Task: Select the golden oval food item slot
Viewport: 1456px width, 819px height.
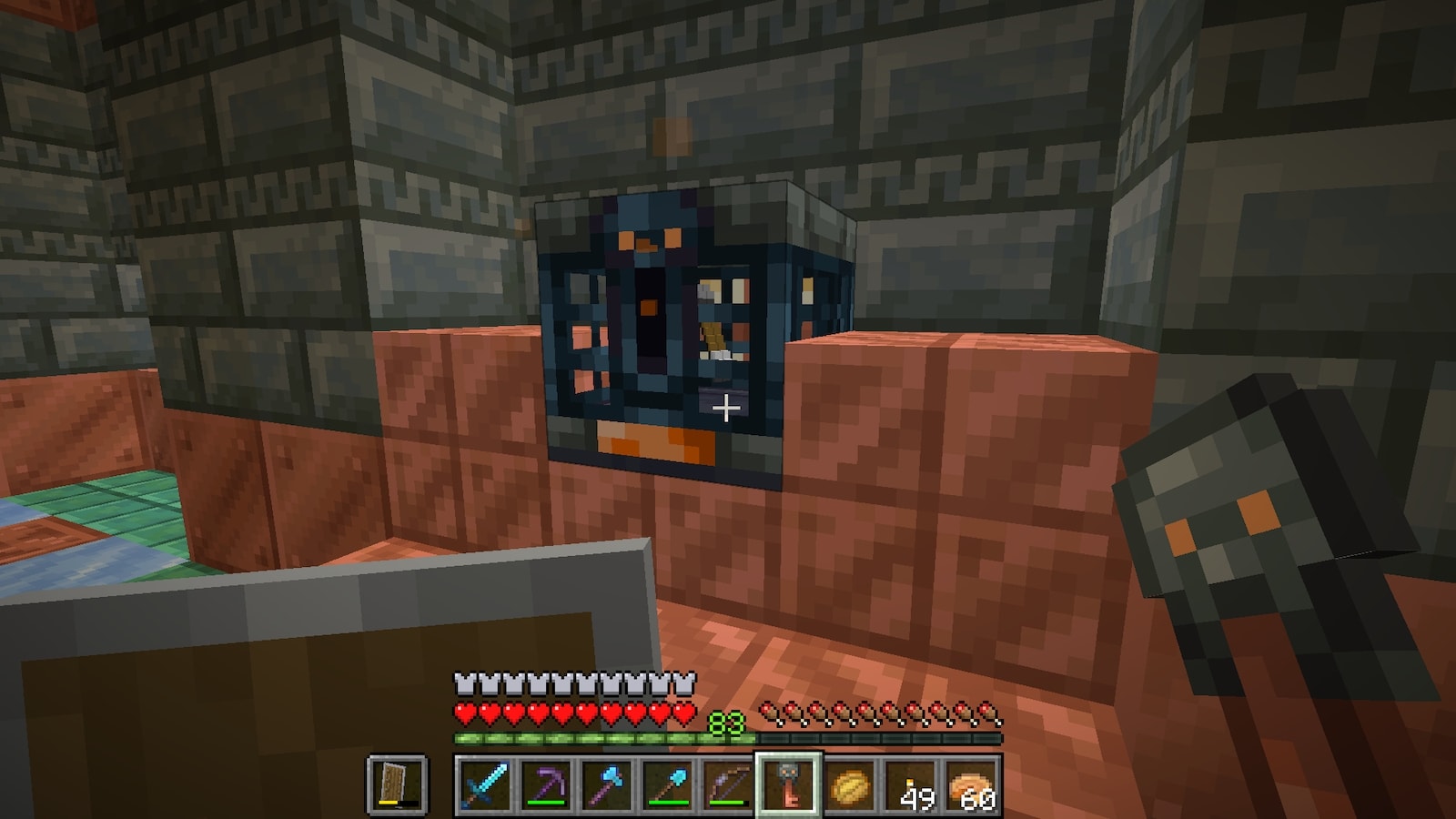Action: (851, 784)
